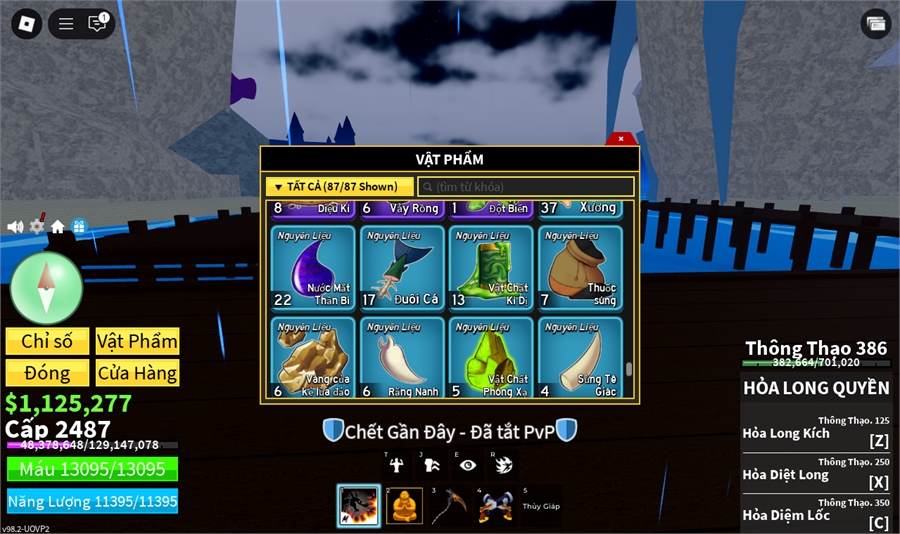This screenshot has height=534, width=900.
Task: Close the Vật Phẩm inventory window
Action: pyautogui.click(x=621, y=139)
